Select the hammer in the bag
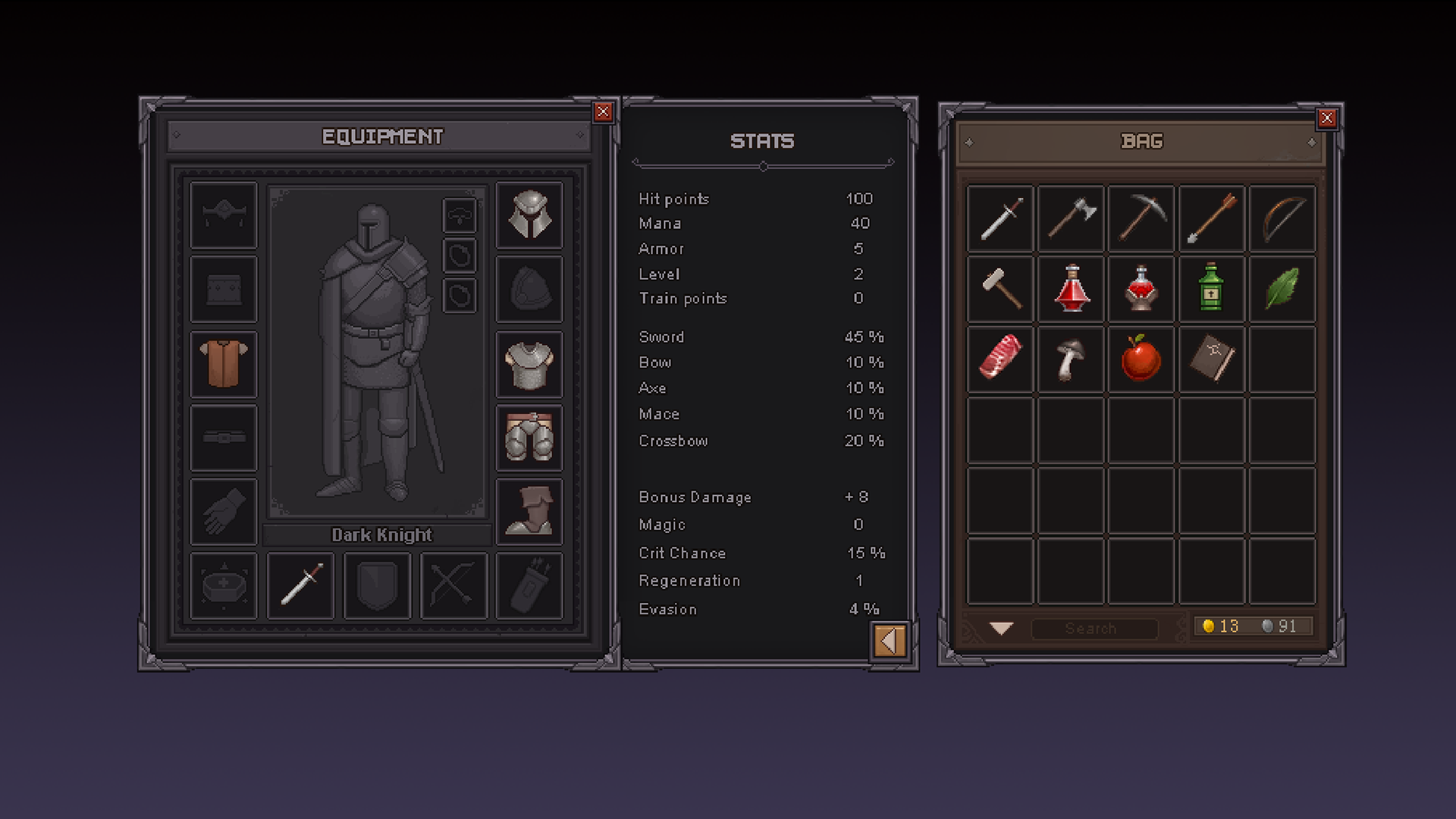1456x819 pixels. coord(1001,288)
